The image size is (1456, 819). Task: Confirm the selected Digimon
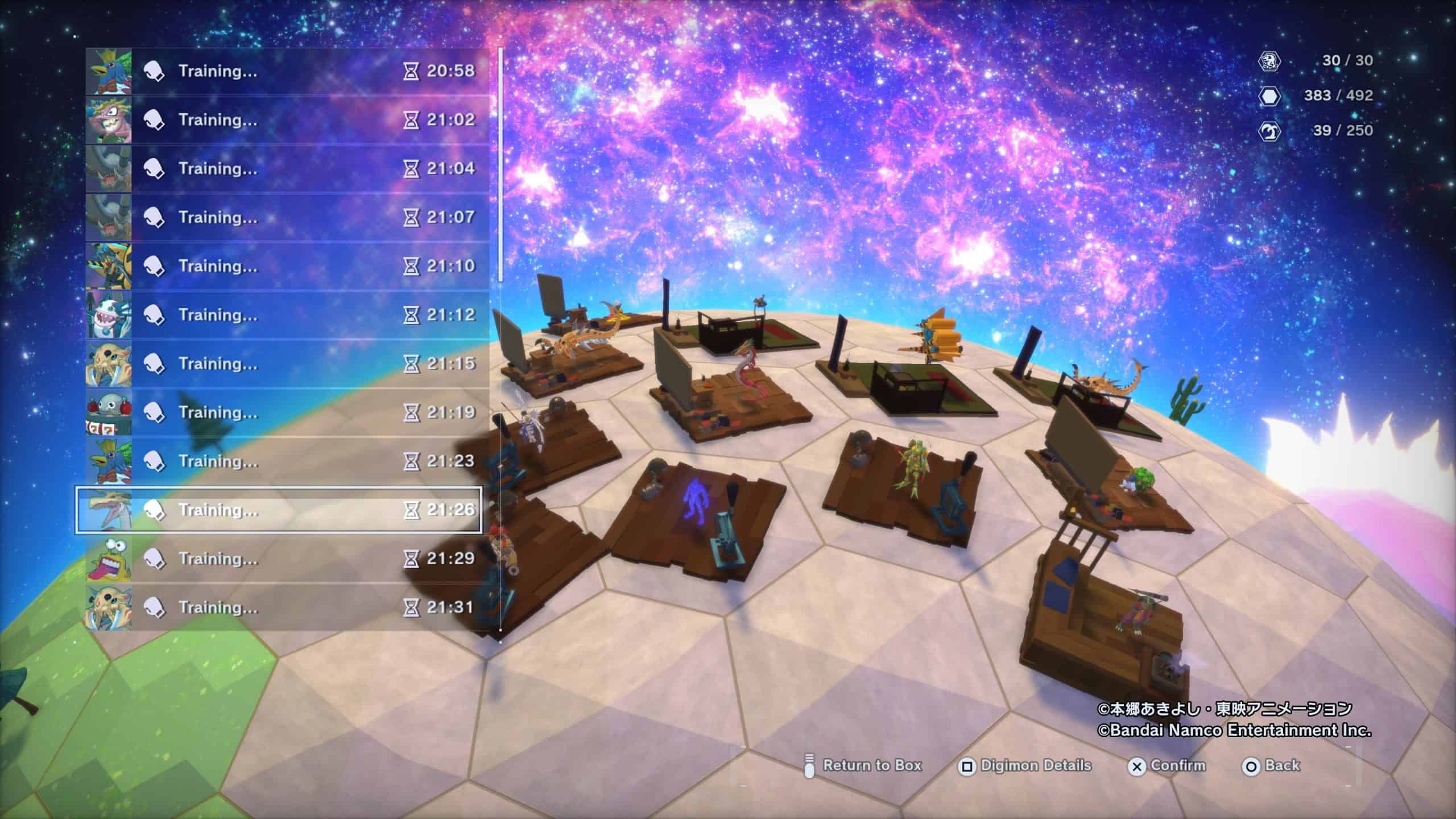click(1168, 766)
